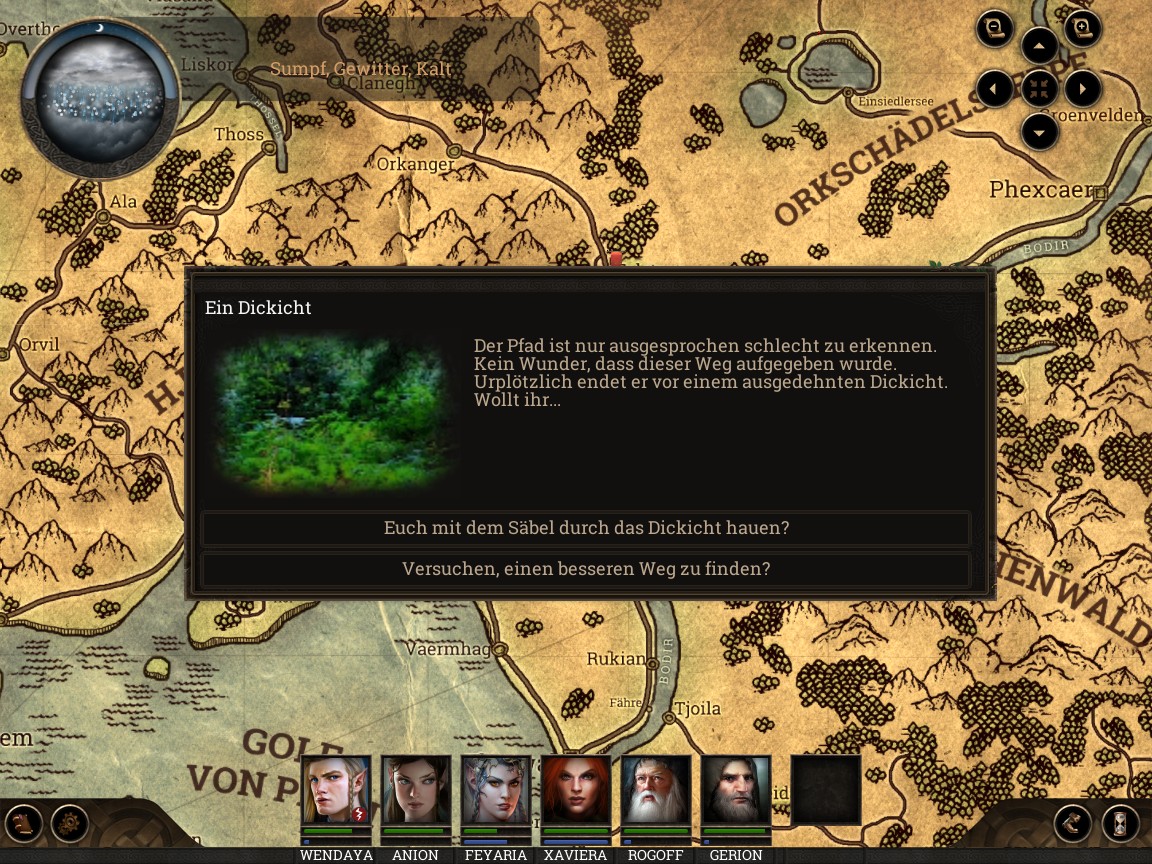Viewport: 1152px width, 864px height.
Task: Click the hourglass wait icon
Action: [1121, 824]
